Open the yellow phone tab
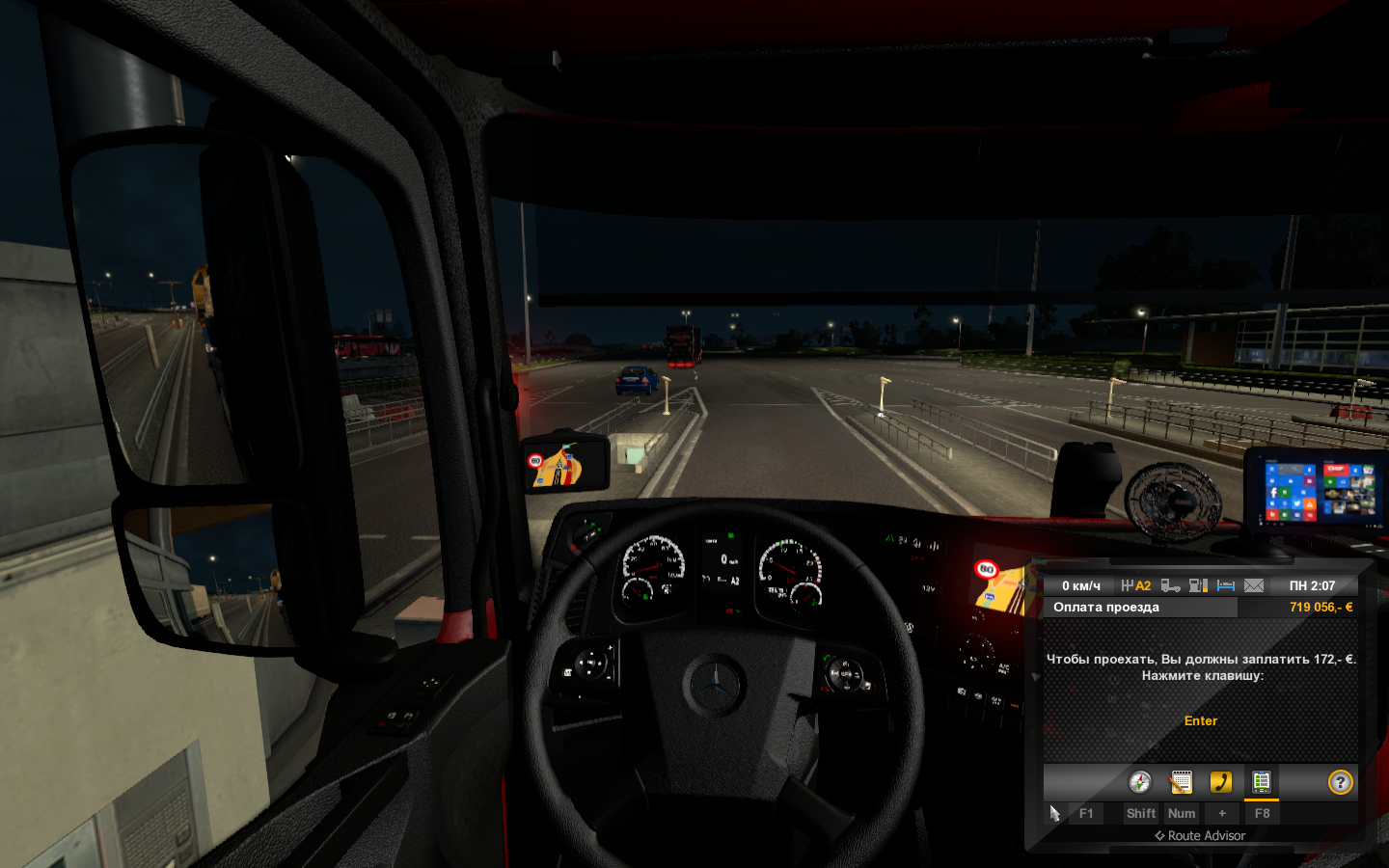Image resolution: width=1389 pixels, height=868 pixels. 1221,782
